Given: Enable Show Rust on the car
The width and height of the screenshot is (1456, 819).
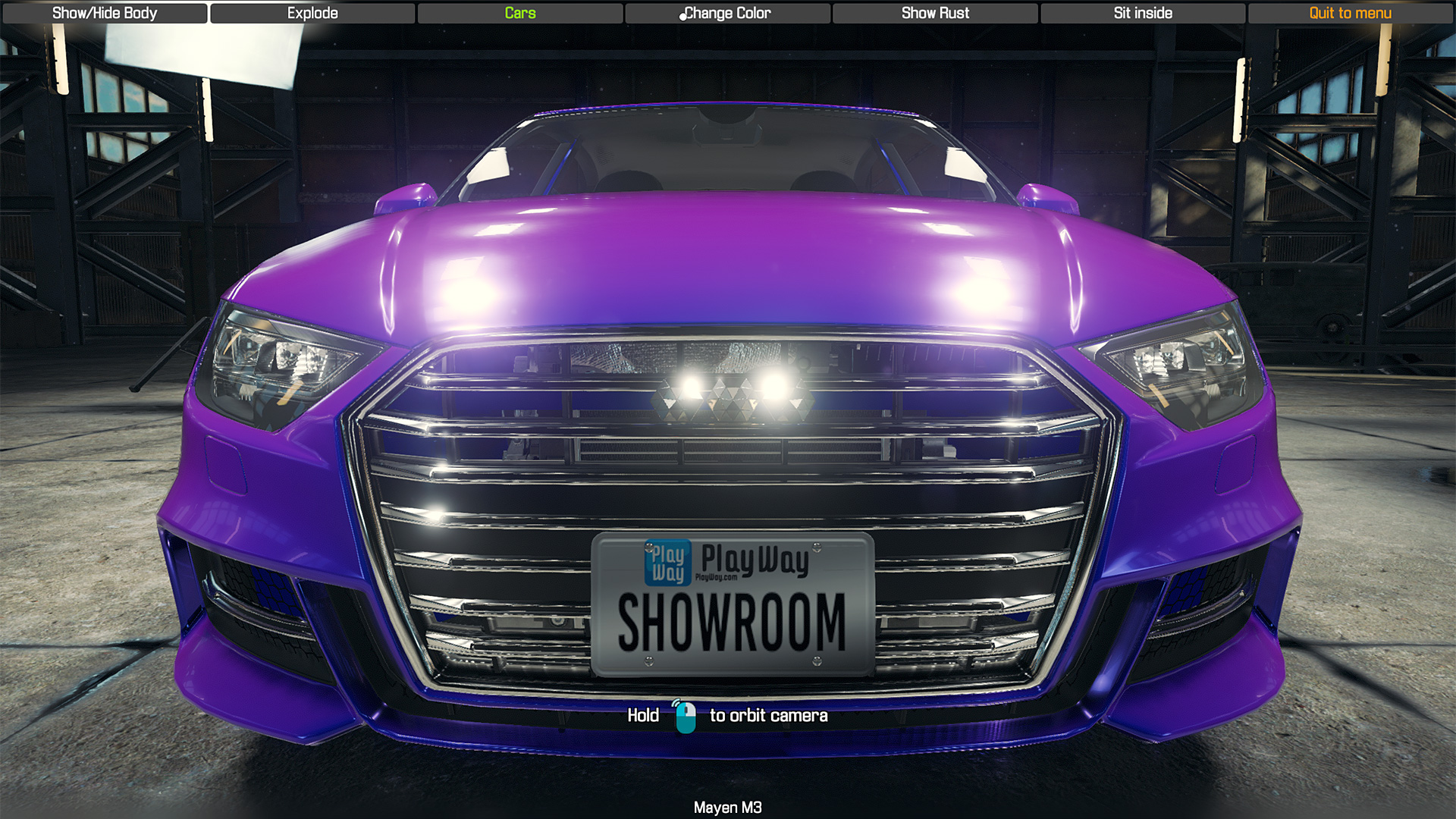Looking at the screenshot, I should click(934, 13).
